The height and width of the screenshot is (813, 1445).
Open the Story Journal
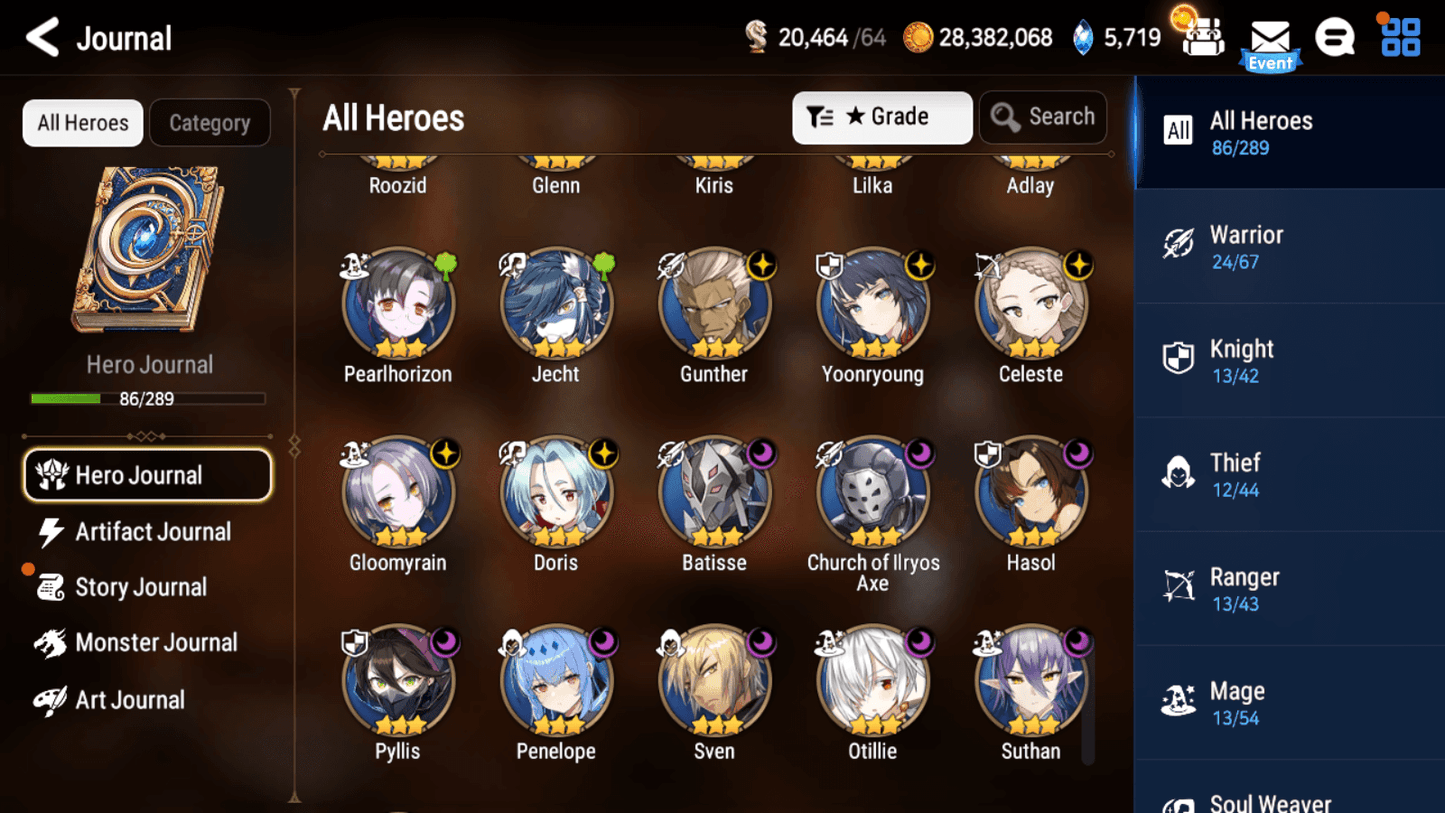tap(141, 587)
